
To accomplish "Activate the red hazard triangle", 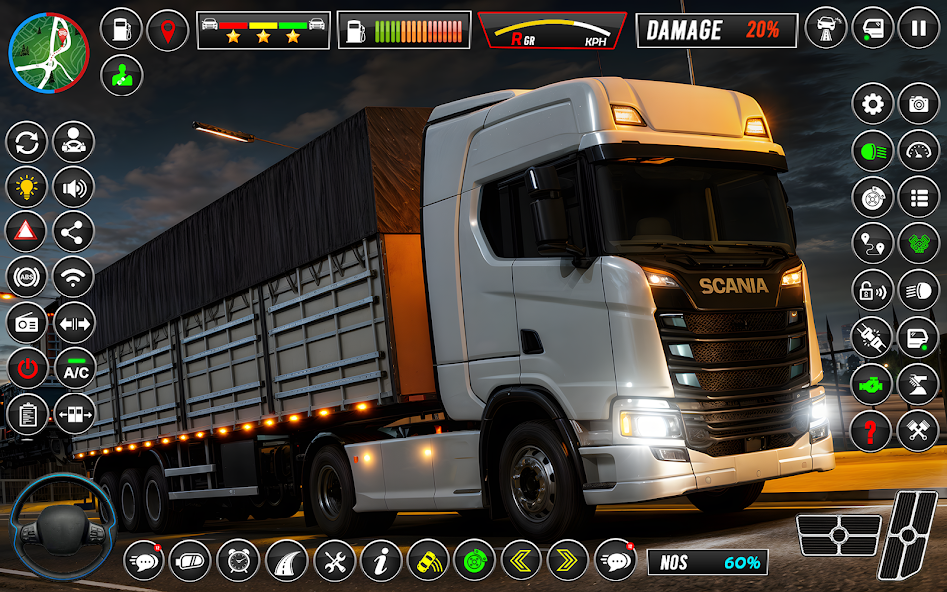I will tap(27, 231).
